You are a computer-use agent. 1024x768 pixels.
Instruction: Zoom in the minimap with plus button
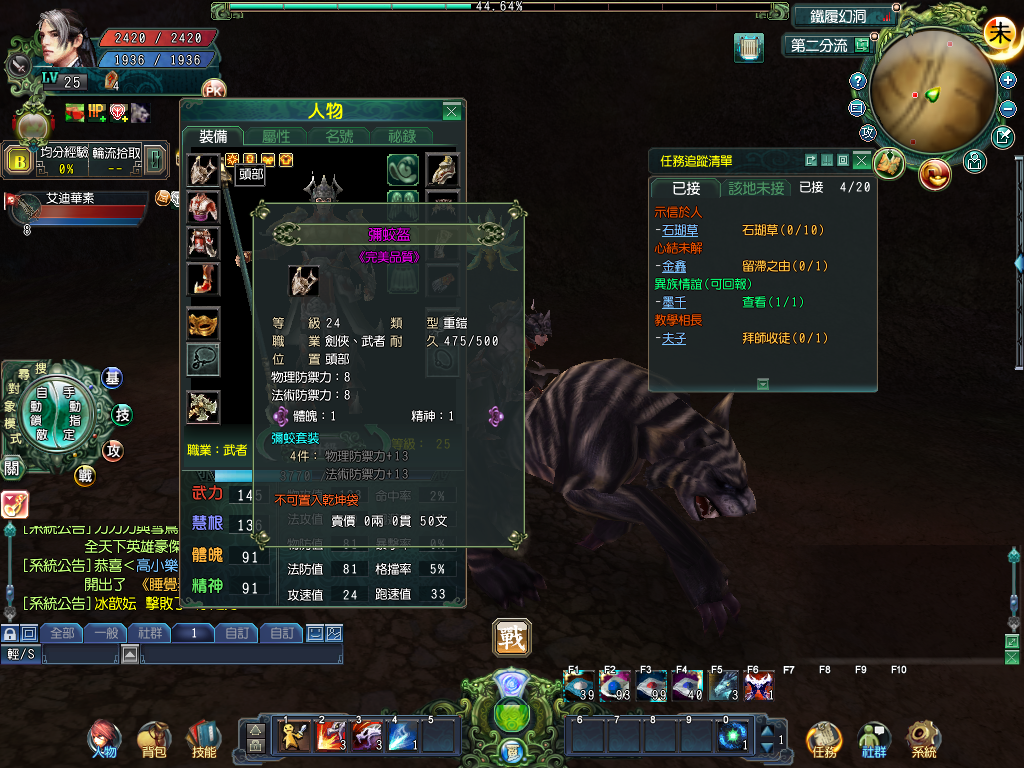[1007, 80]
